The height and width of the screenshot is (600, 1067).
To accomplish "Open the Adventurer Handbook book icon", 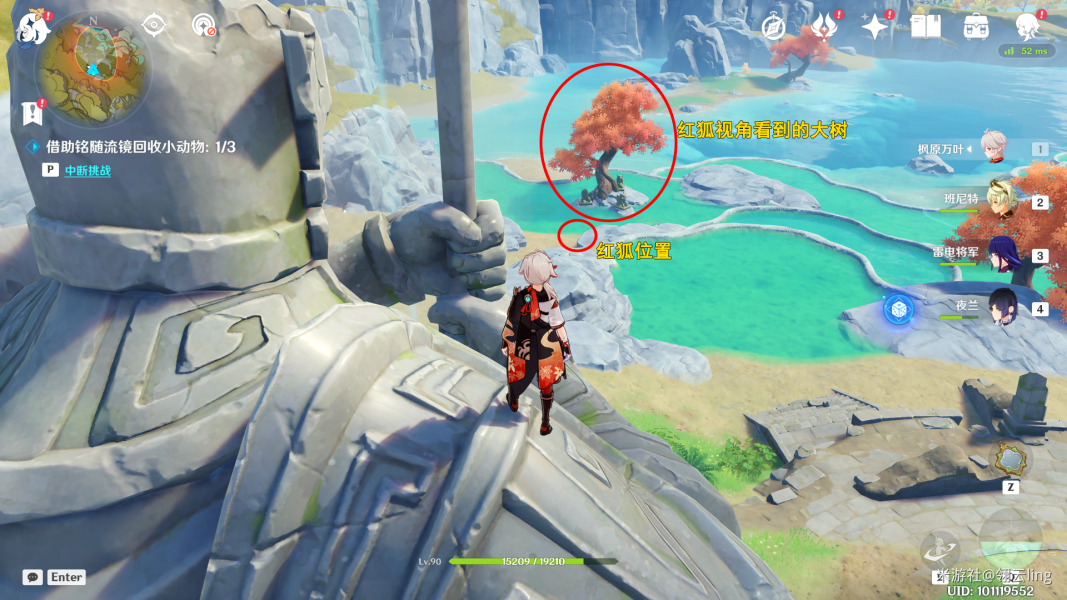I will tap(925, 26).
